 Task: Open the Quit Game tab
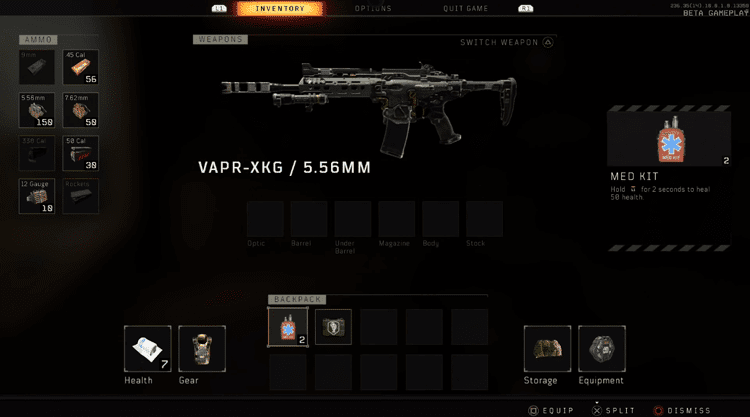[466, 9]
